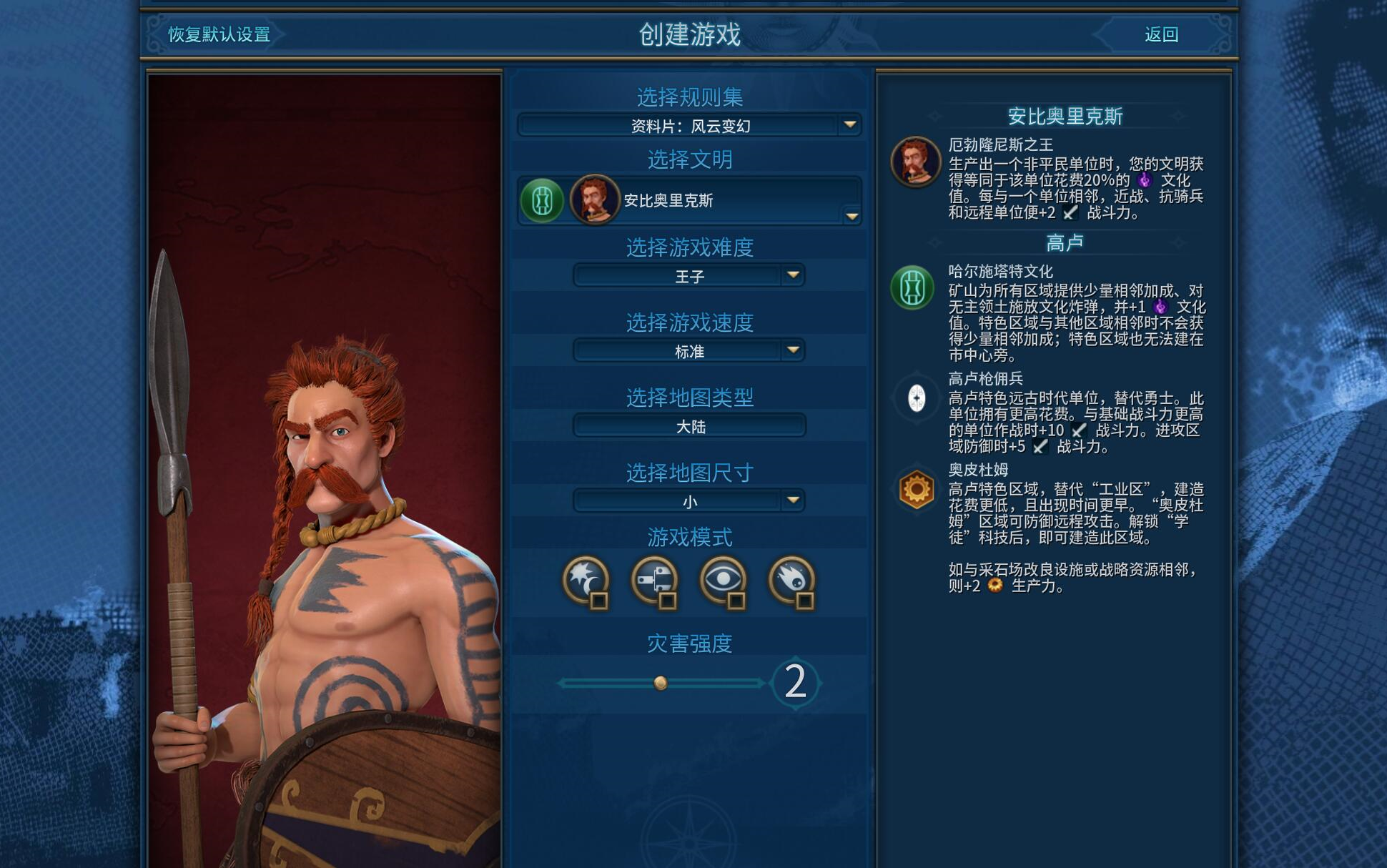This screenshot has width=1387, height=868.
Task: Change game difficulty from 王子
Action: tap(689, 276)
